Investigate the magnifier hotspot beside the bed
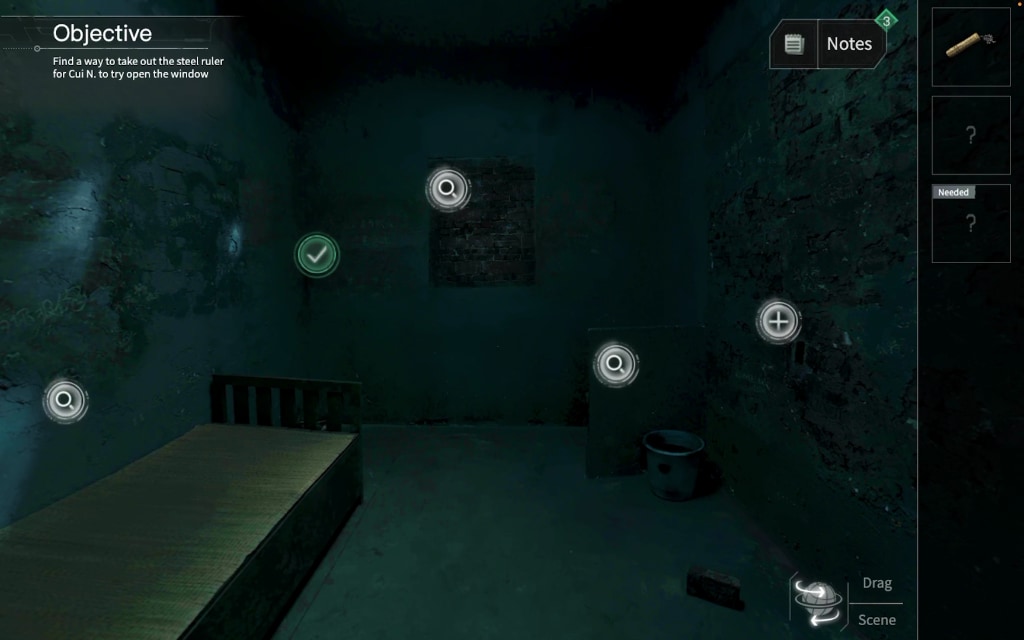The image size is (1024, 640). (65, 401)
